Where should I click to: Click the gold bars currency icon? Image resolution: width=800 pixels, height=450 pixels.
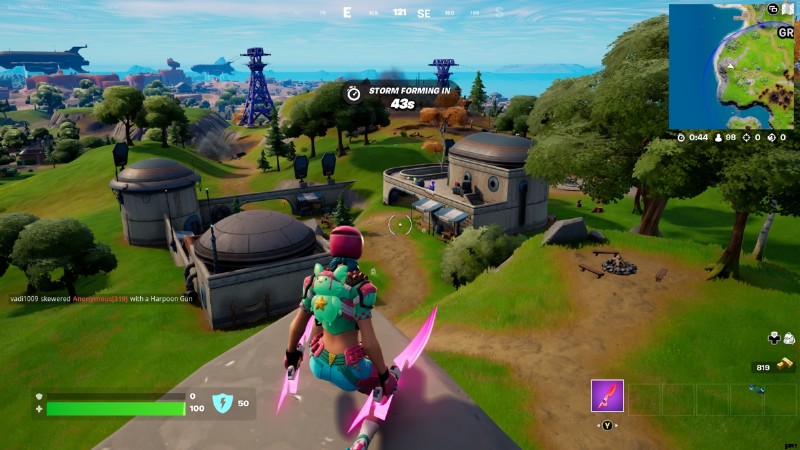[x=786, y=367]
